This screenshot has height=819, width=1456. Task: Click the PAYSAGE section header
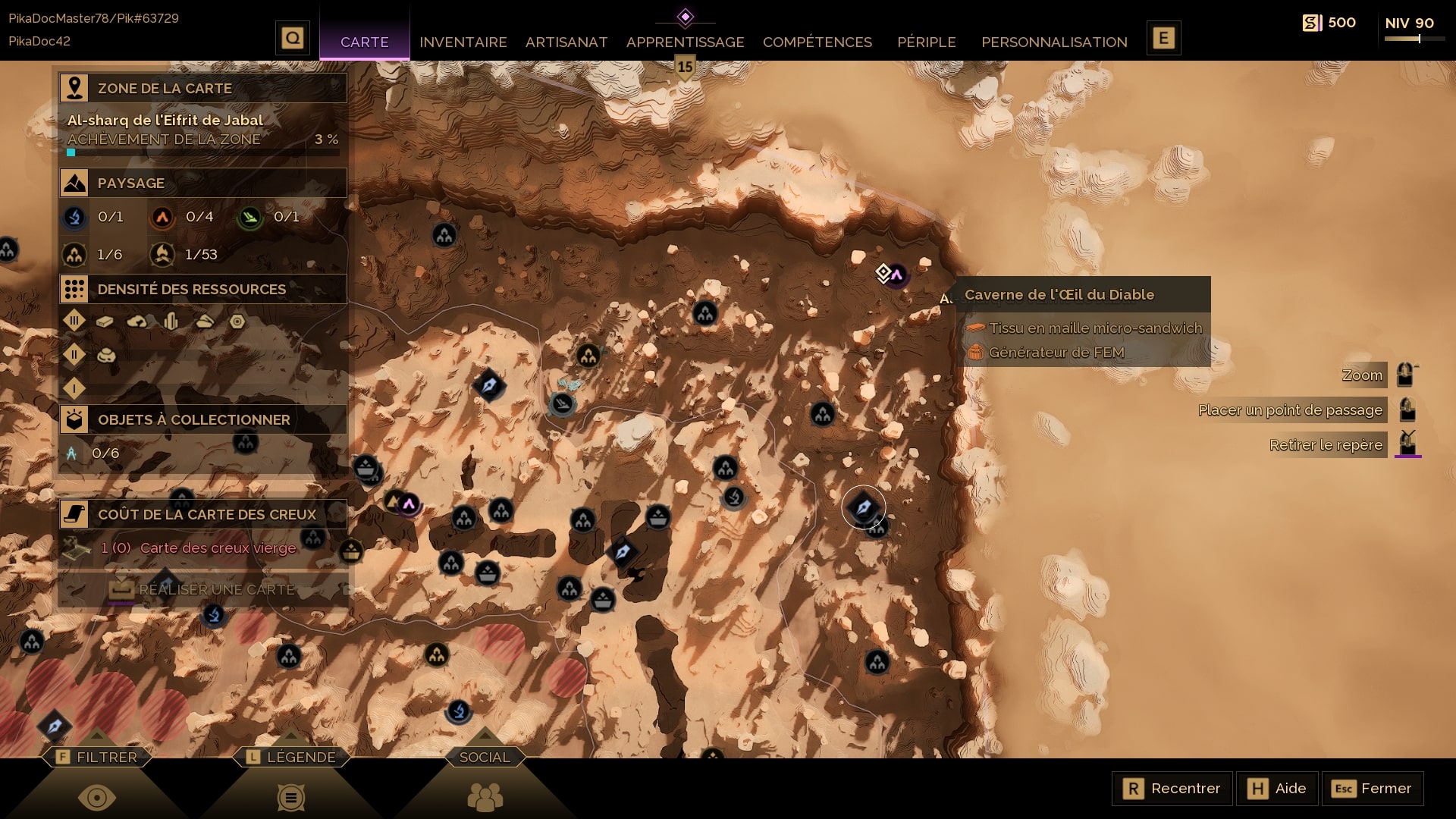(x=202, y=183)
